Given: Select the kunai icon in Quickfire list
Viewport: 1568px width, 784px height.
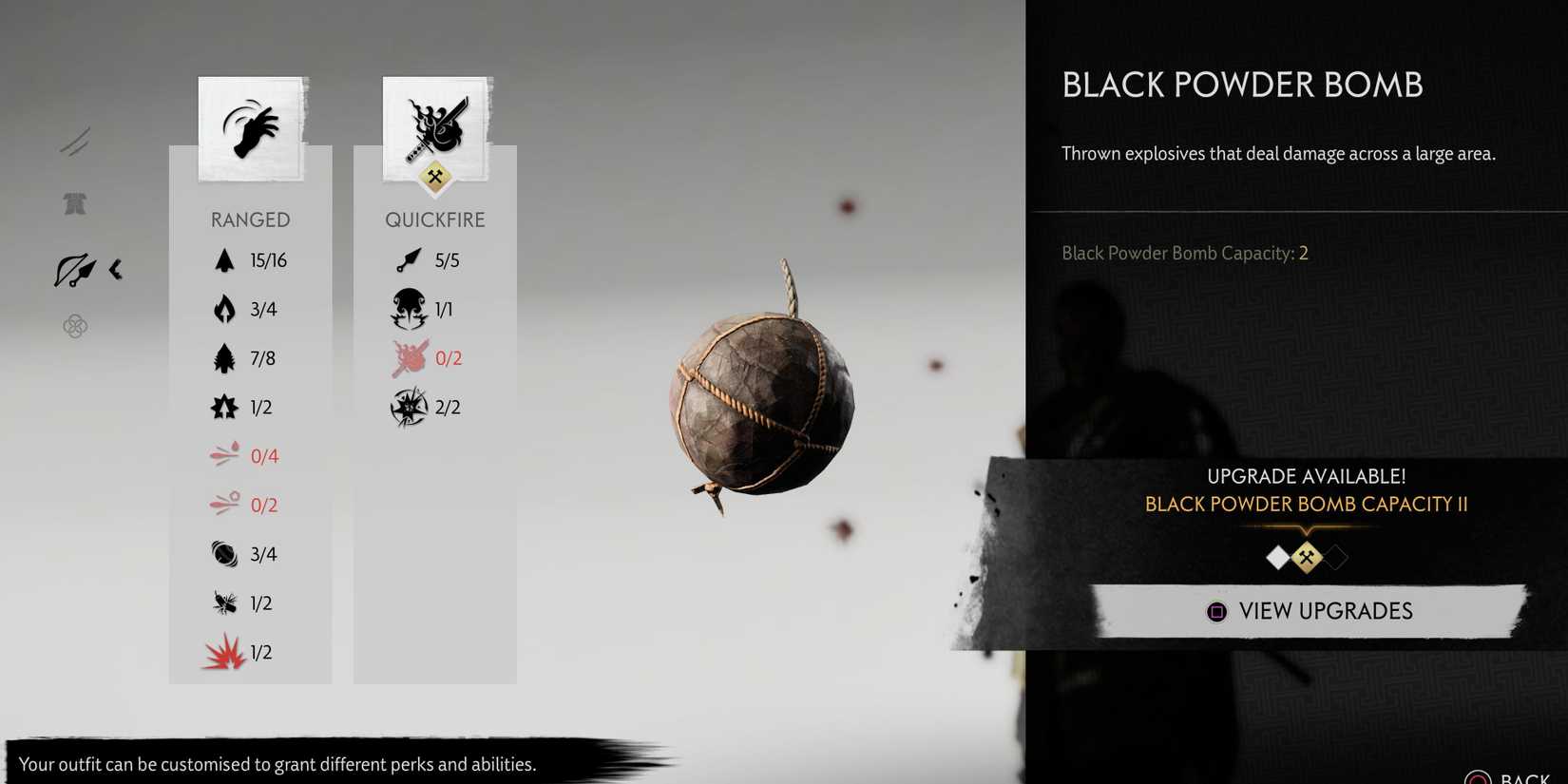Looking at the screenshot, I should coord(409,259).
